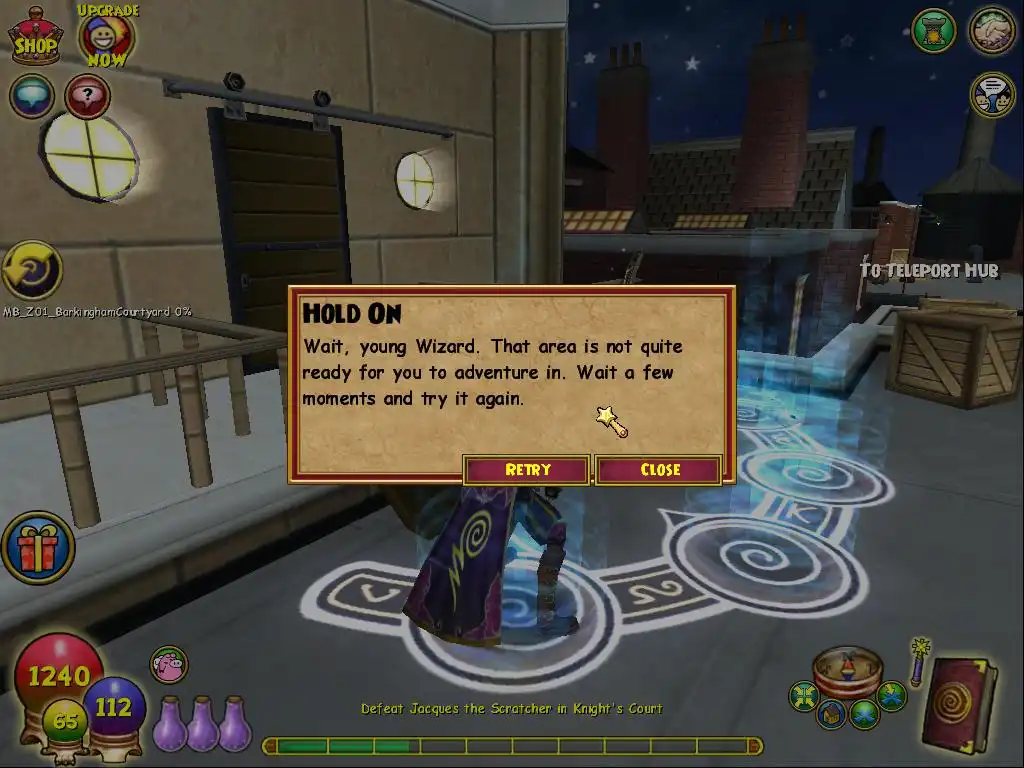This screenshot has height=768, width=1024.
Task: Open the handshake friends icon
Action: 992,31
